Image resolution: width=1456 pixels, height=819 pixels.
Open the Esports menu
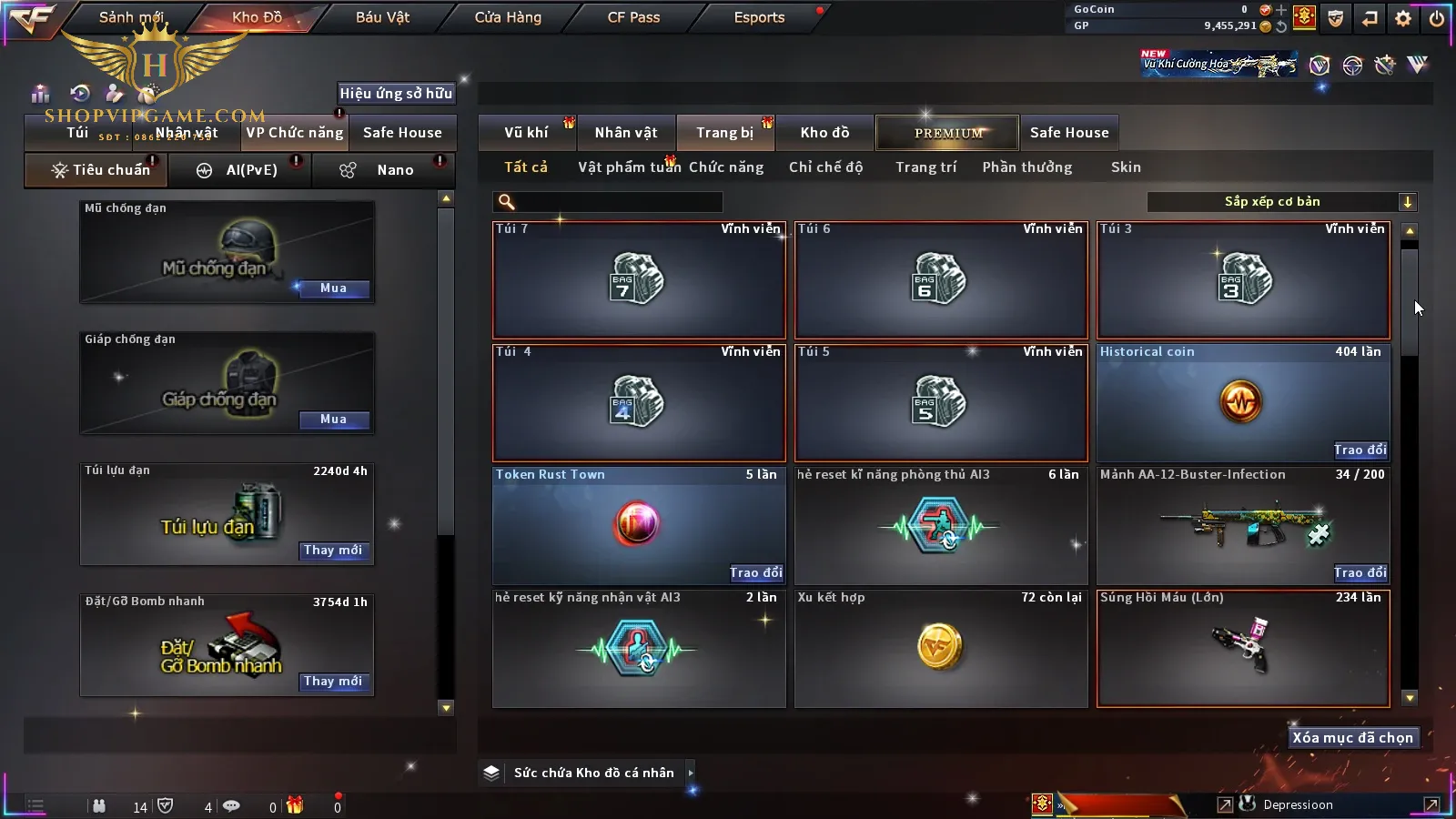pos(759,17)
